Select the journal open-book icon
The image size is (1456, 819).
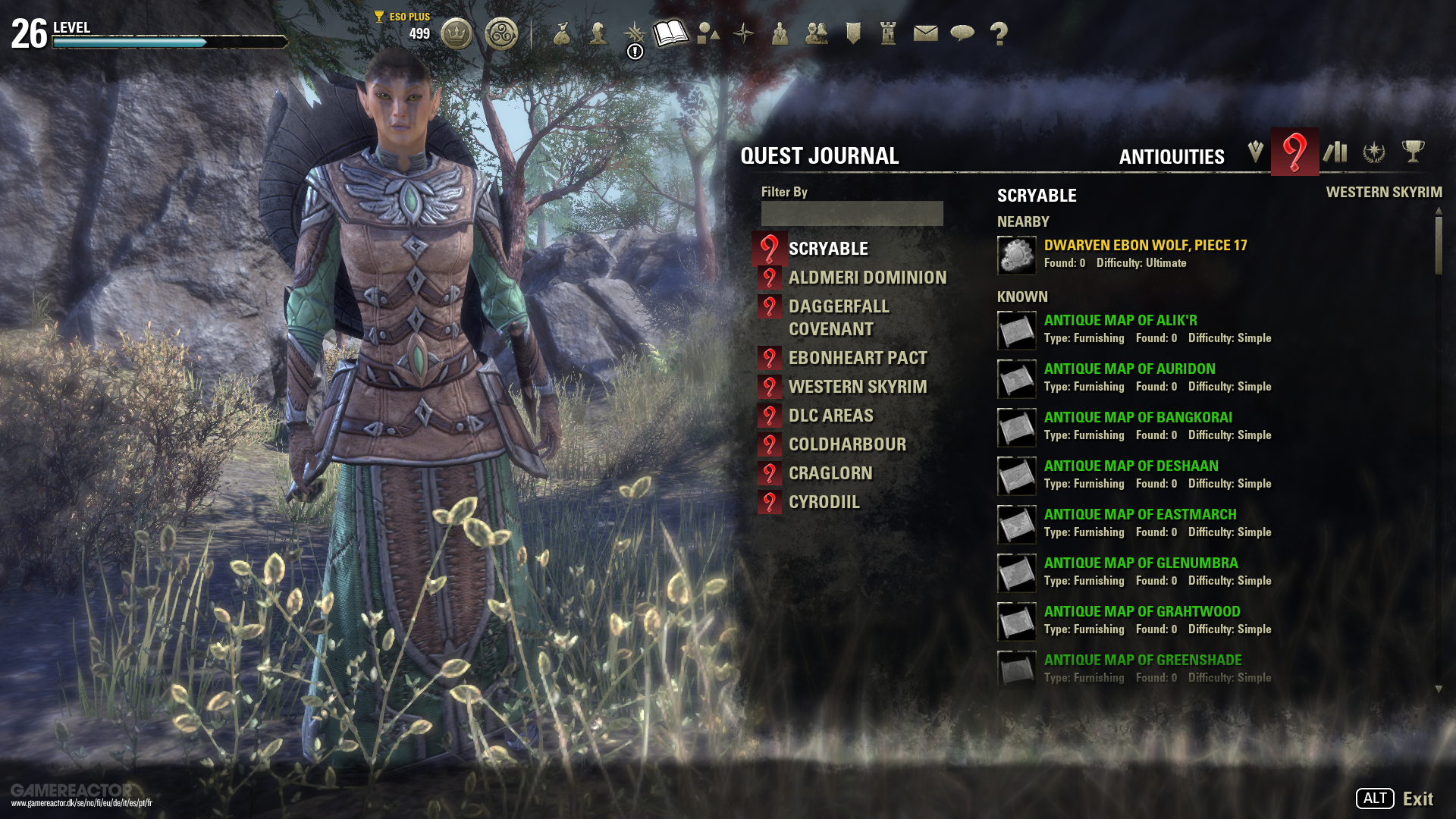[670, 33]
